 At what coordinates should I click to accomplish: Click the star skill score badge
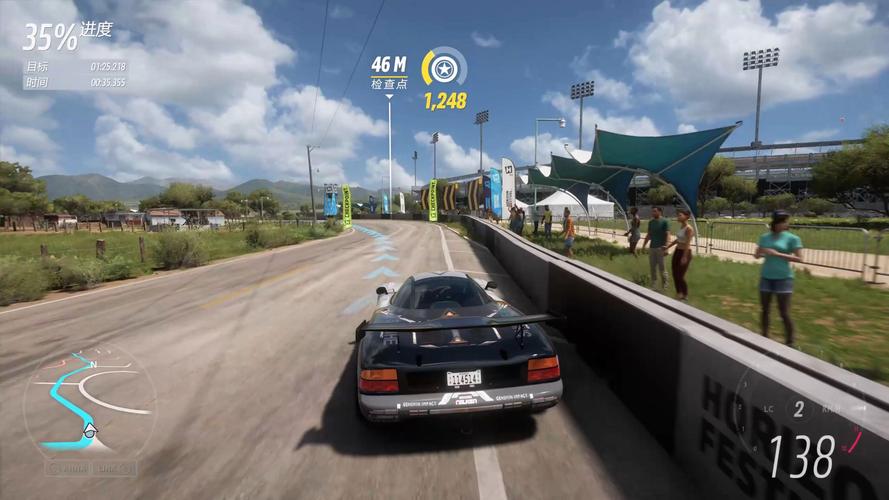pyautogui.click(x=444, y=68)
